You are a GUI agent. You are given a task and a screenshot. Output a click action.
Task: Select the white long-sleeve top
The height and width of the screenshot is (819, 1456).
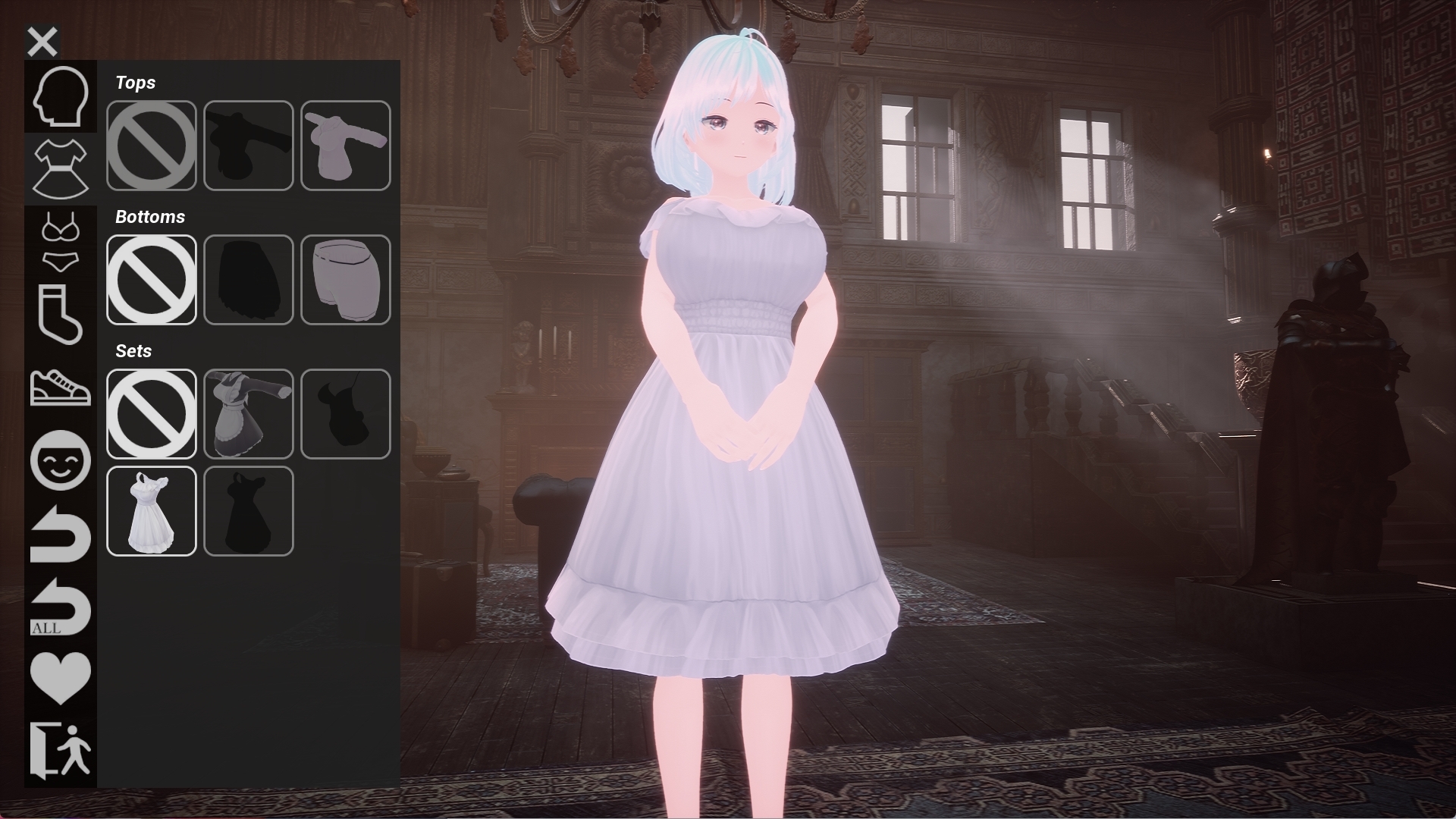pos(346,146)
